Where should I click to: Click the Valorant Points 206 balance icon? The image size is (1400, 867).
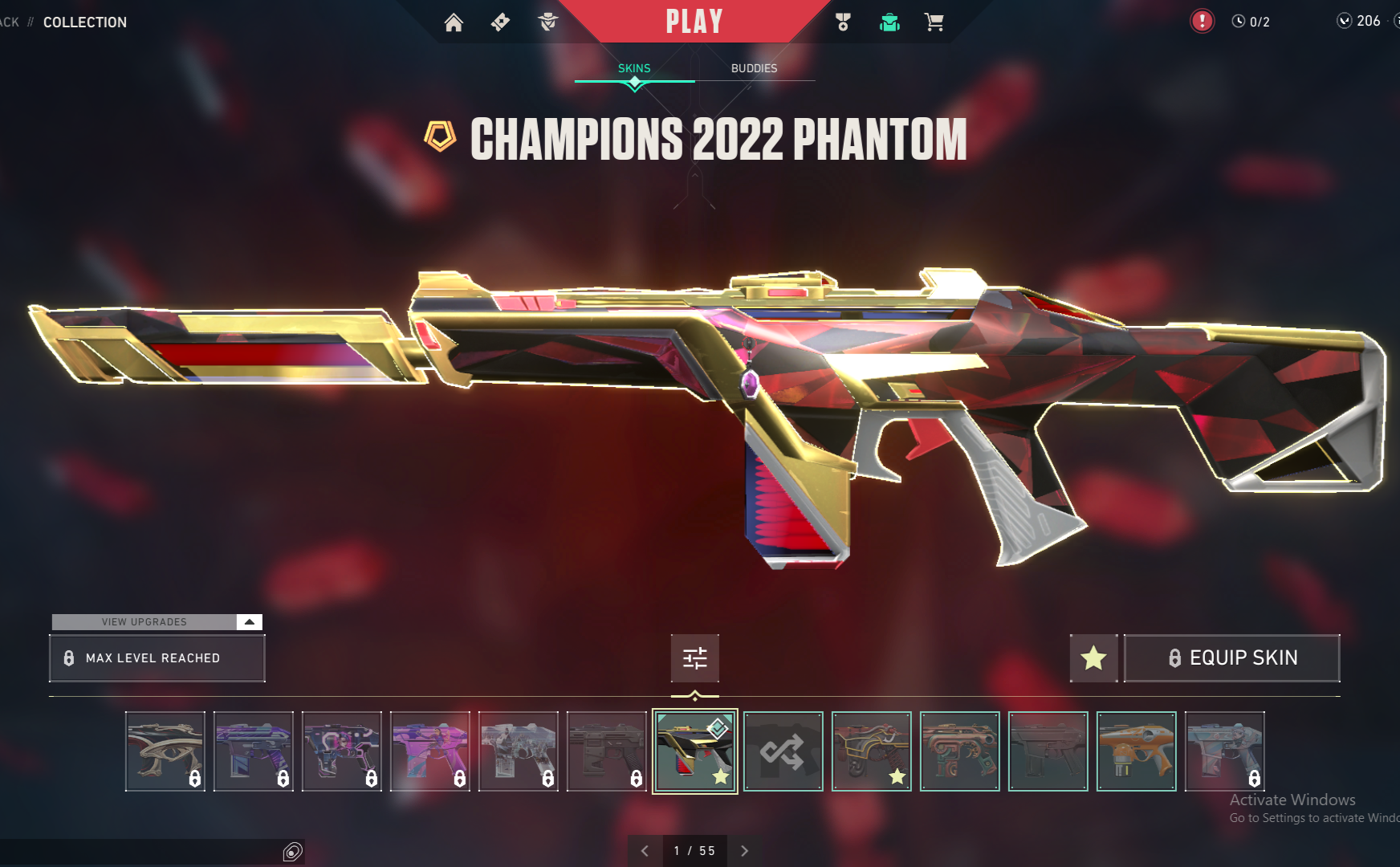[x=1344, y=22]
